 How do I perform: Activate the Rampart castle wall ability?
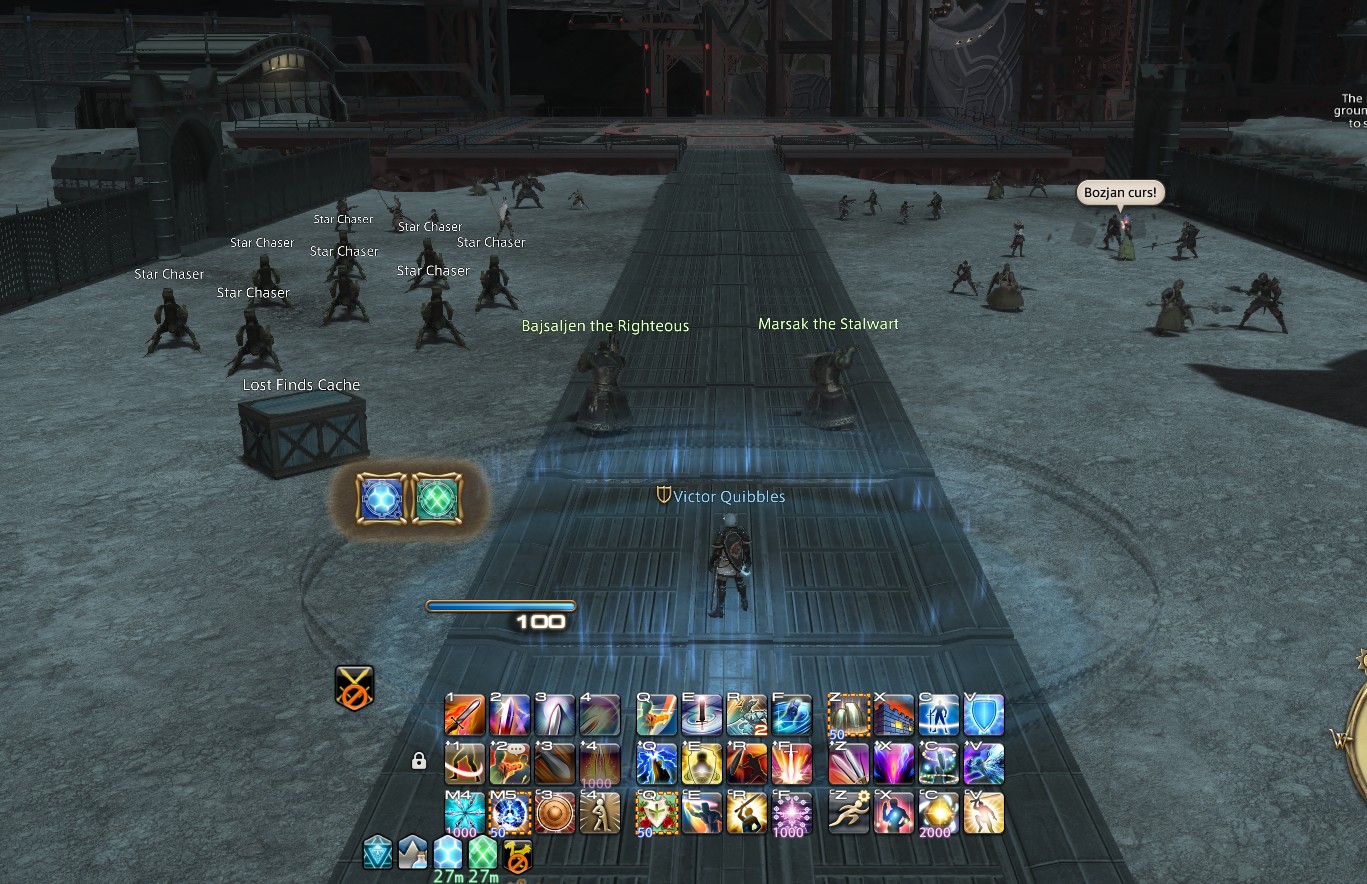click(x=894, y=715)
